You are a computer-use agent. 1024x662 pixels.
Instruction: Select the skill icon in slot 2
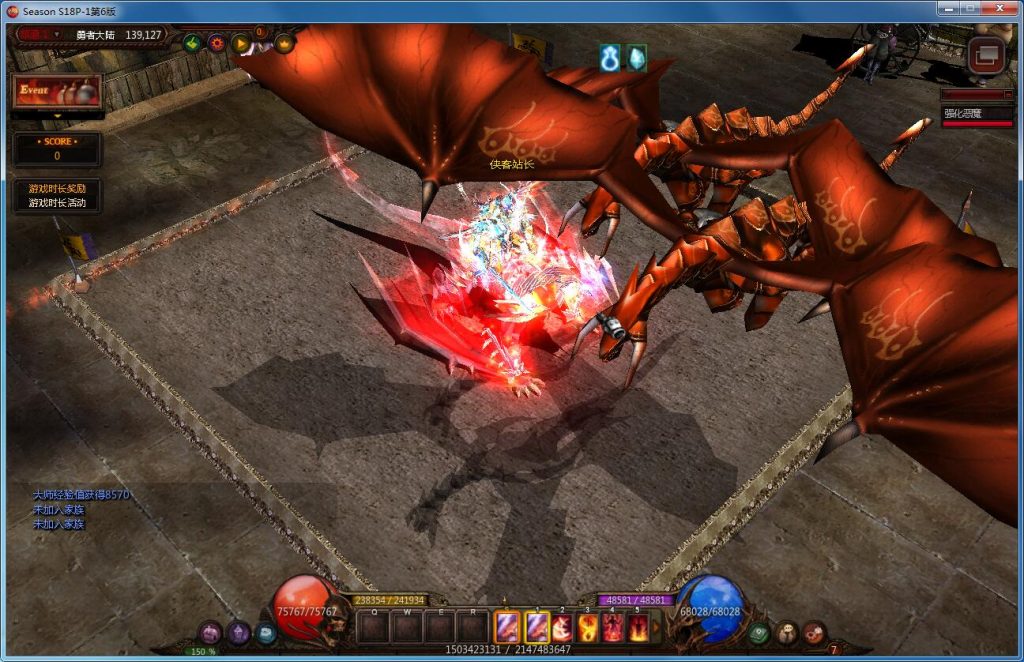click(561, 627)
